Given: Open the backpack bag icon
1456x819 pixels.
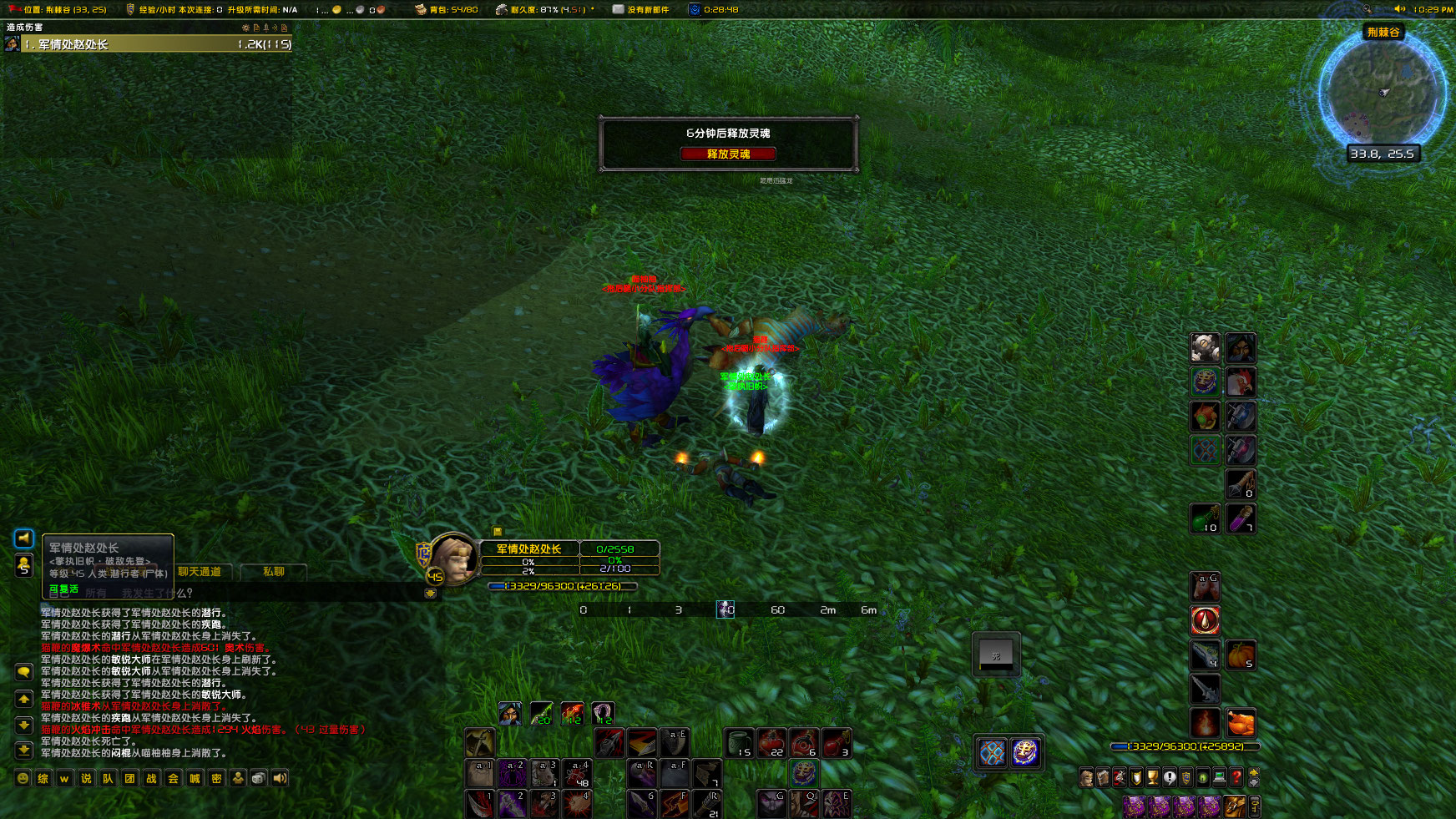Looking at the screenshot, I should (x=1234, y=806).
